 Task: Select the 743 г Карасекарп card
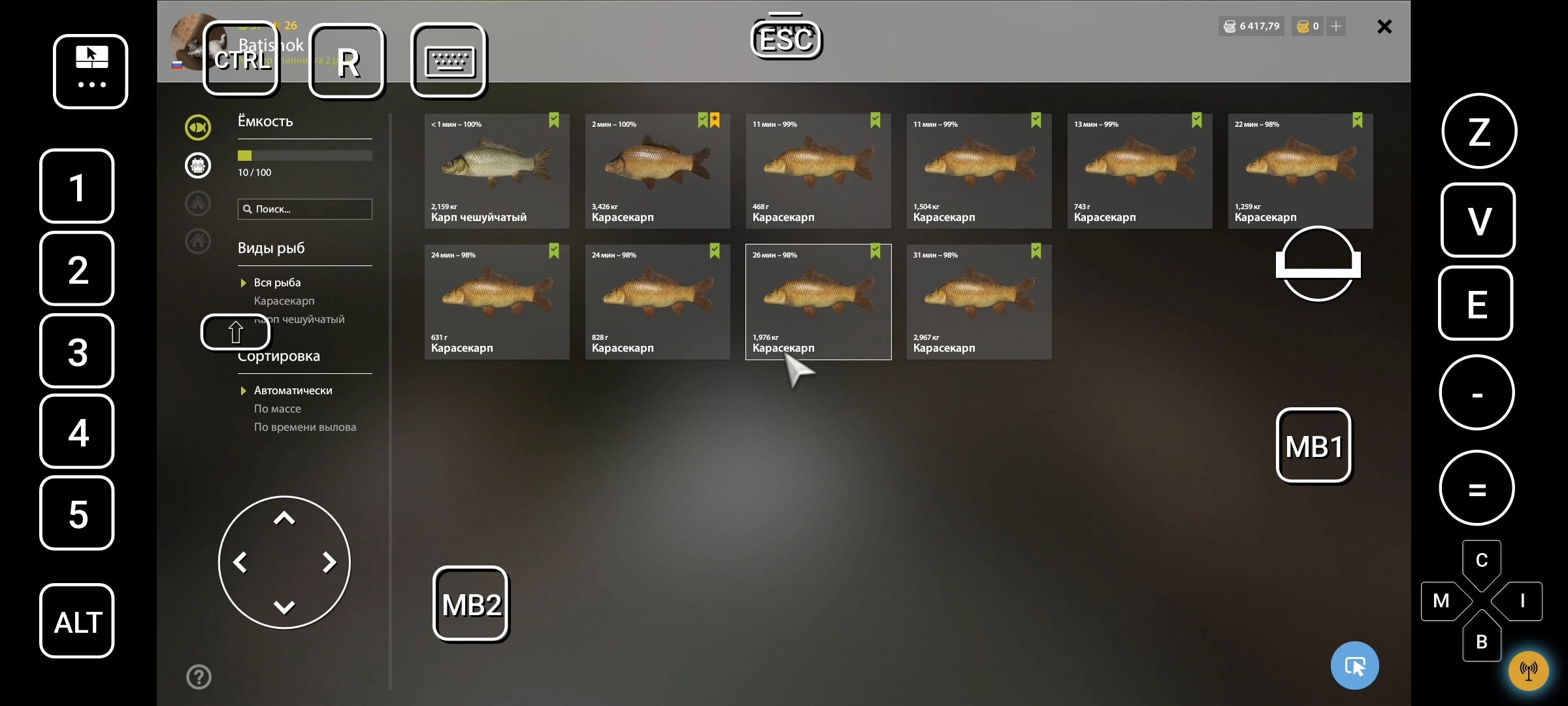(x=1139, y=171)
